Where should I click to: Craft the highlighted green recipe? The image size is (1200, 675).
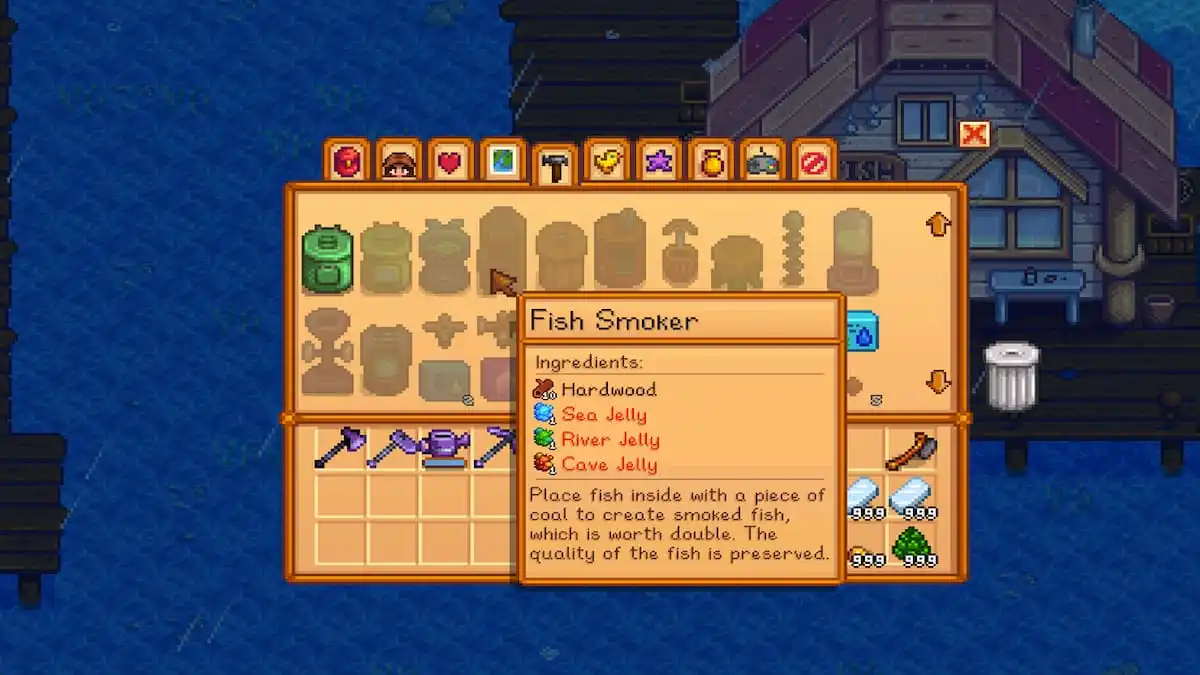(327, 259)
